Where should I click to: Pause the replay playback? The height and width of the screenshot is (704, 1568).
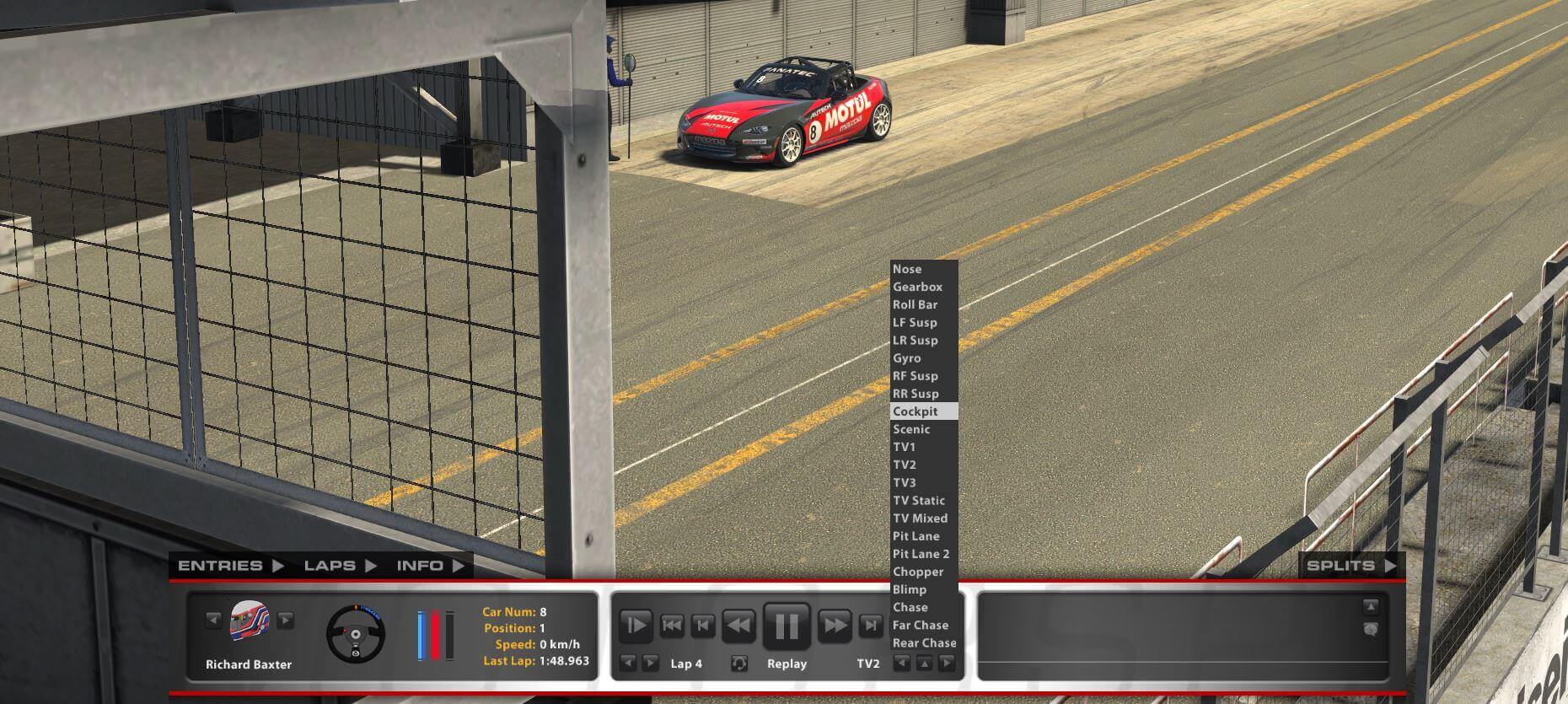pos(785,624)
